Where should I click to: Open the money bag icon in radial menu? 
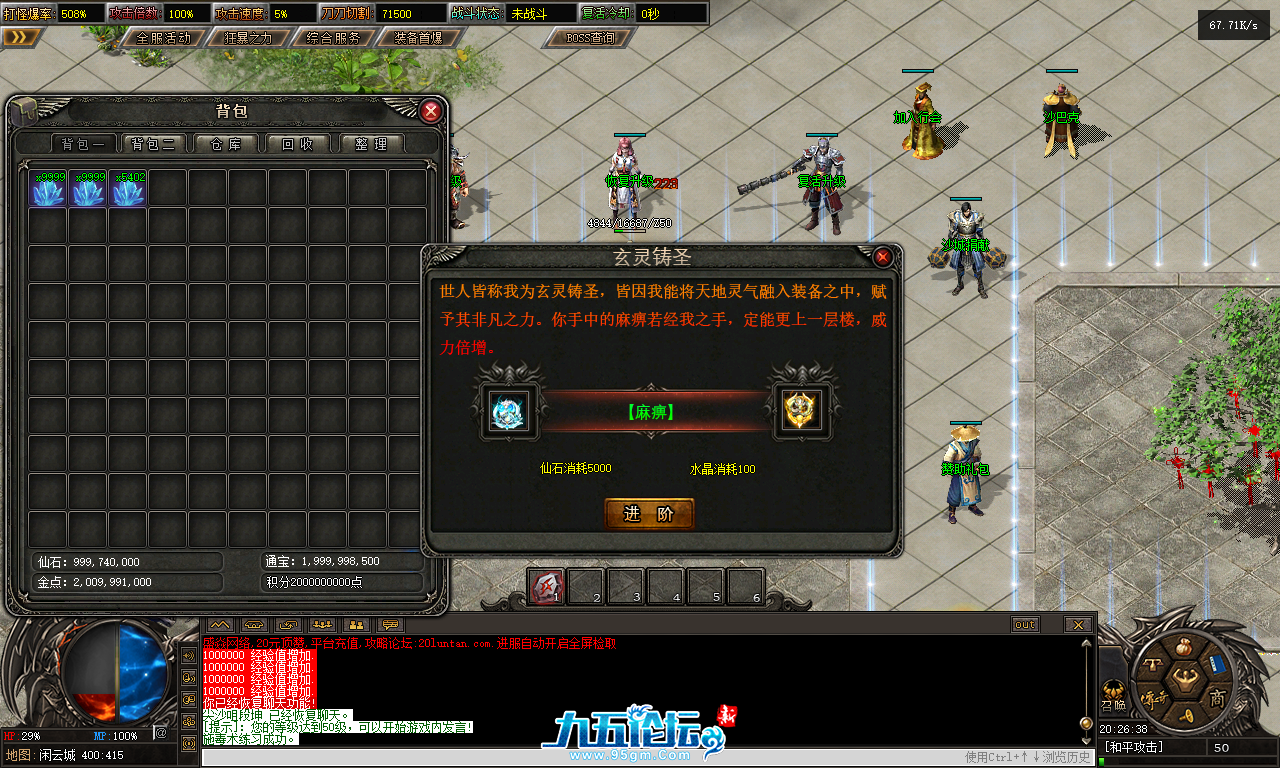click(x=1184, y=646)
